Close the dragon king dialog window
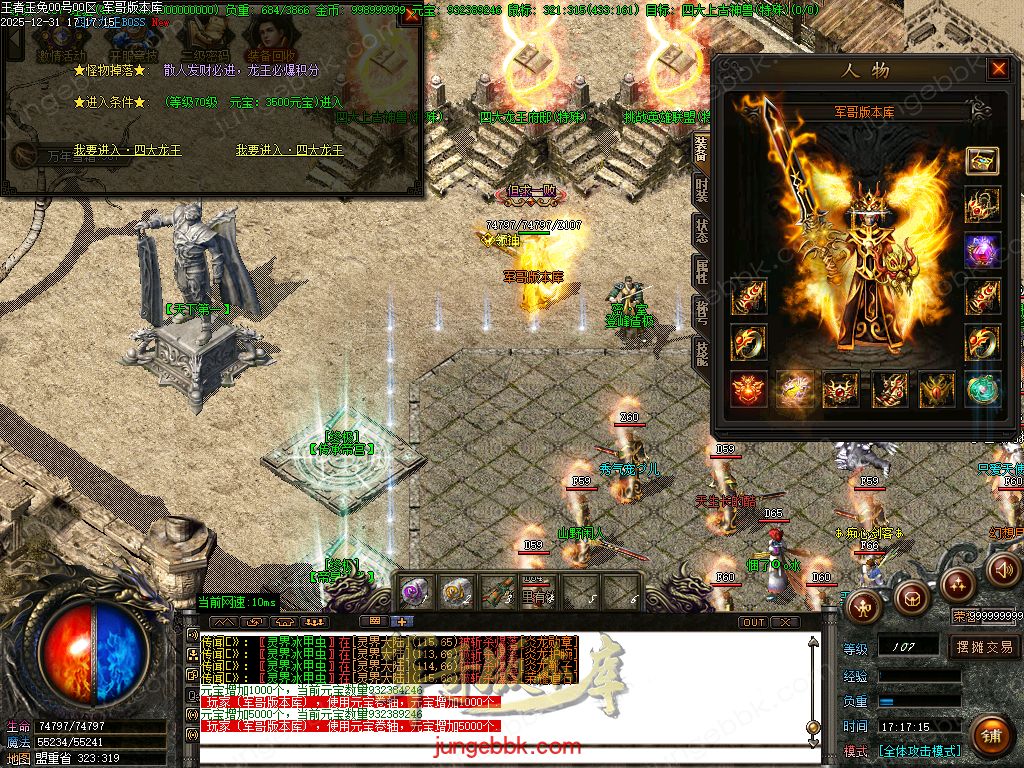Viewport: 1024px width, 768px height. pos(410,17)
